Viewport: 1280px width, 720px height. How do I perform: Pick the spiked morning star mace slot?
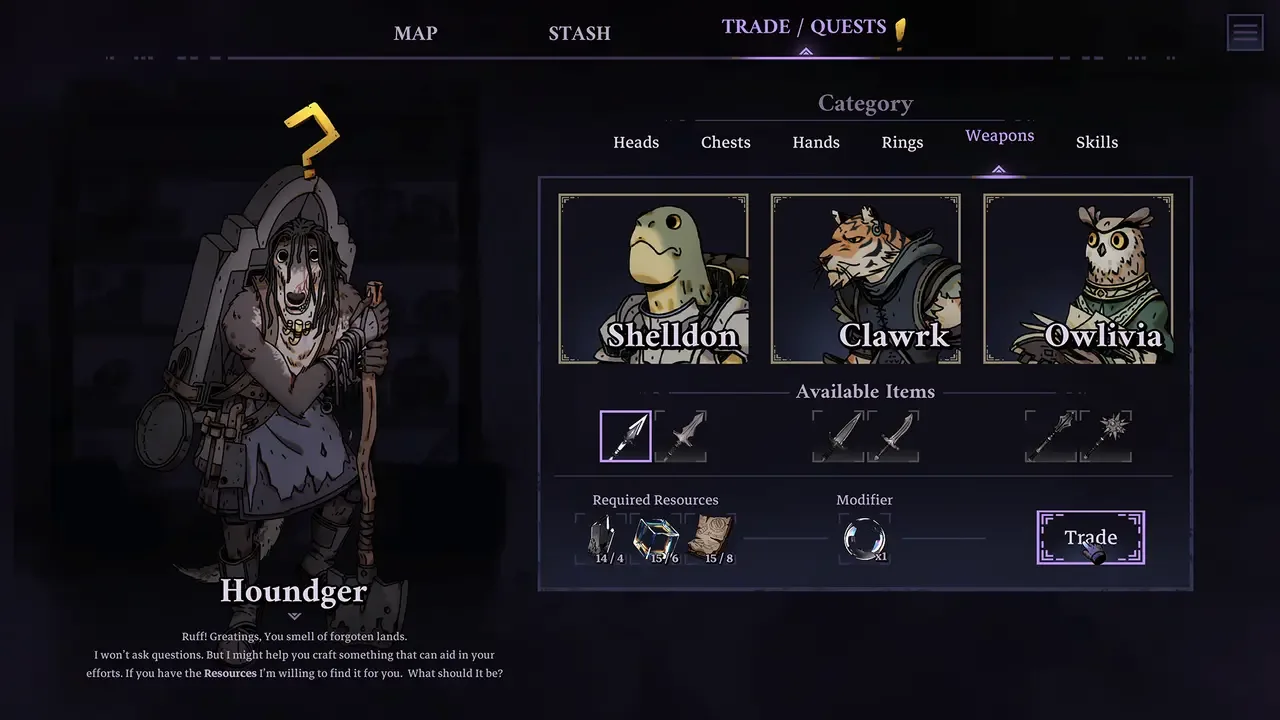[1105, 436]
